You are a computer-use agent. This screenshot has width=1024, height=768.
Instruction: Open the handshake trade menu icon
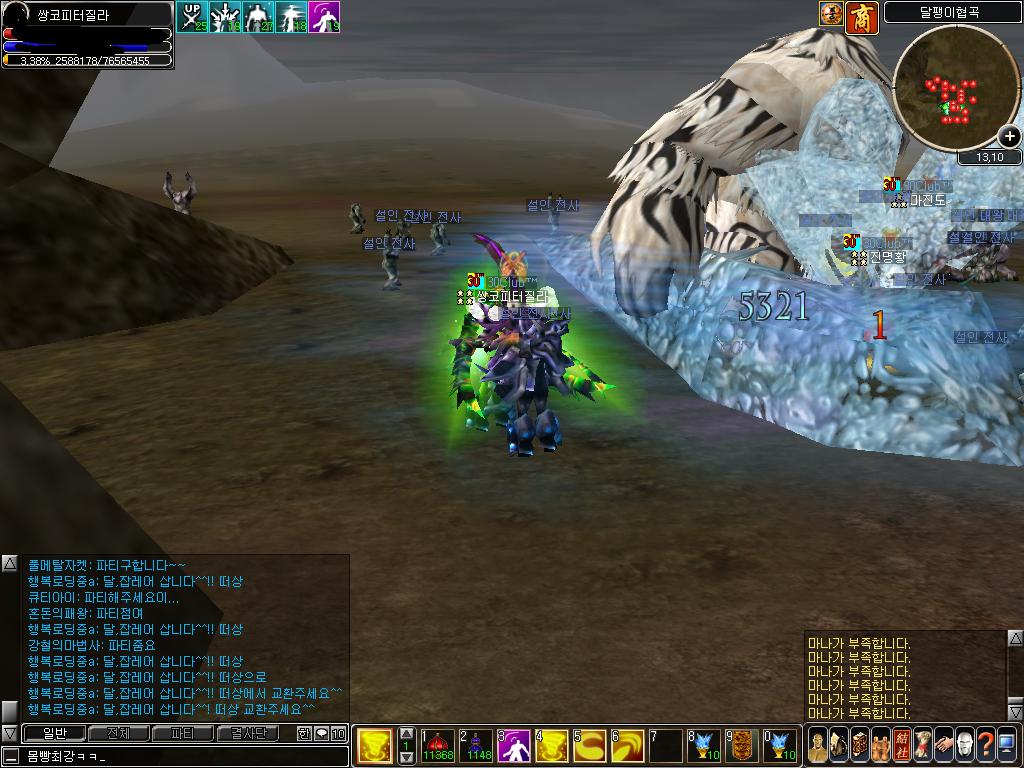click(x=943, y=744)
